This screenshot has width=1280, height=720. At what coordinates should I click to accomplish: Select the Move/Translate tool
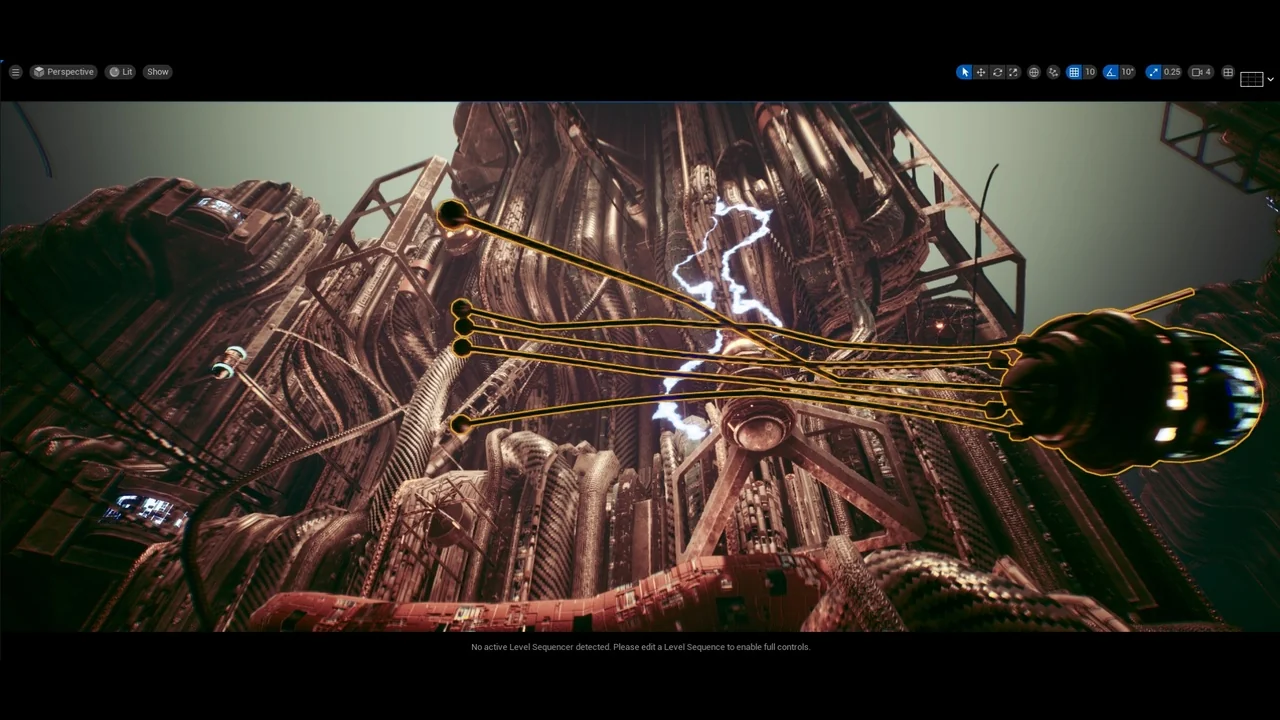(x=980, y=71)
